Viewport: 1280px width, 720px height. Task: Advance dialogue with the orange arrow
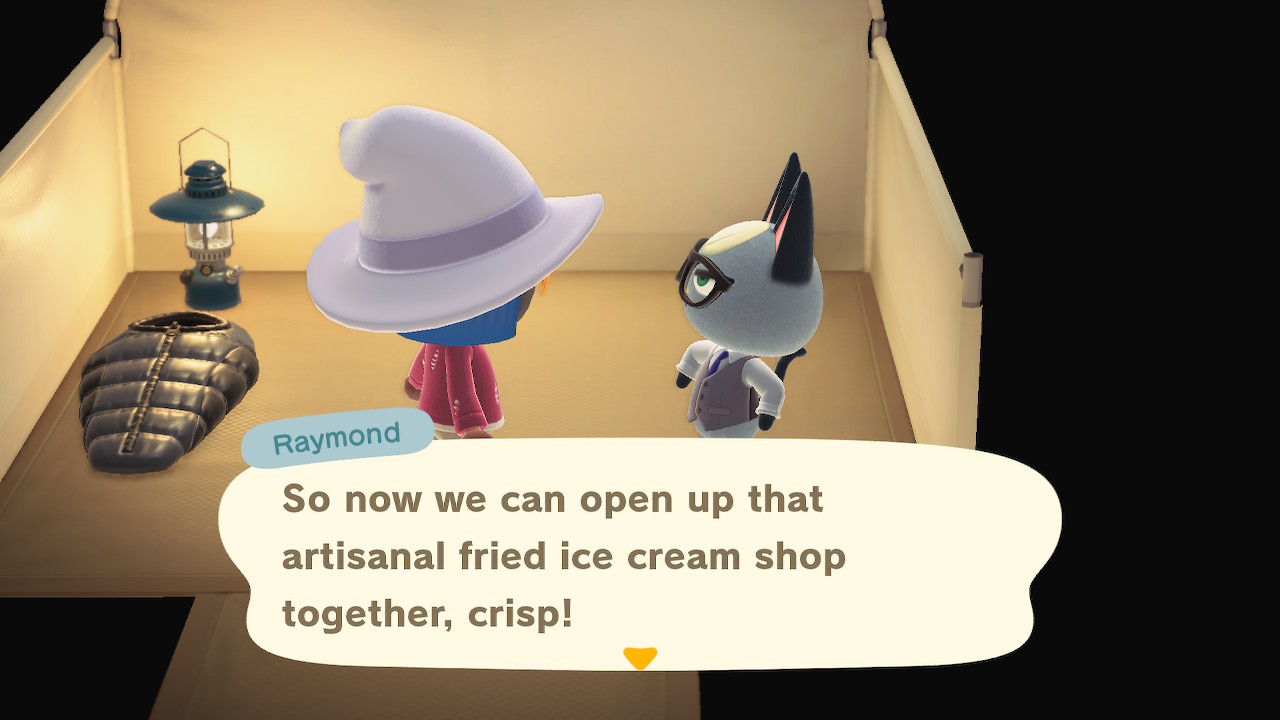click(x=640, y=657)
